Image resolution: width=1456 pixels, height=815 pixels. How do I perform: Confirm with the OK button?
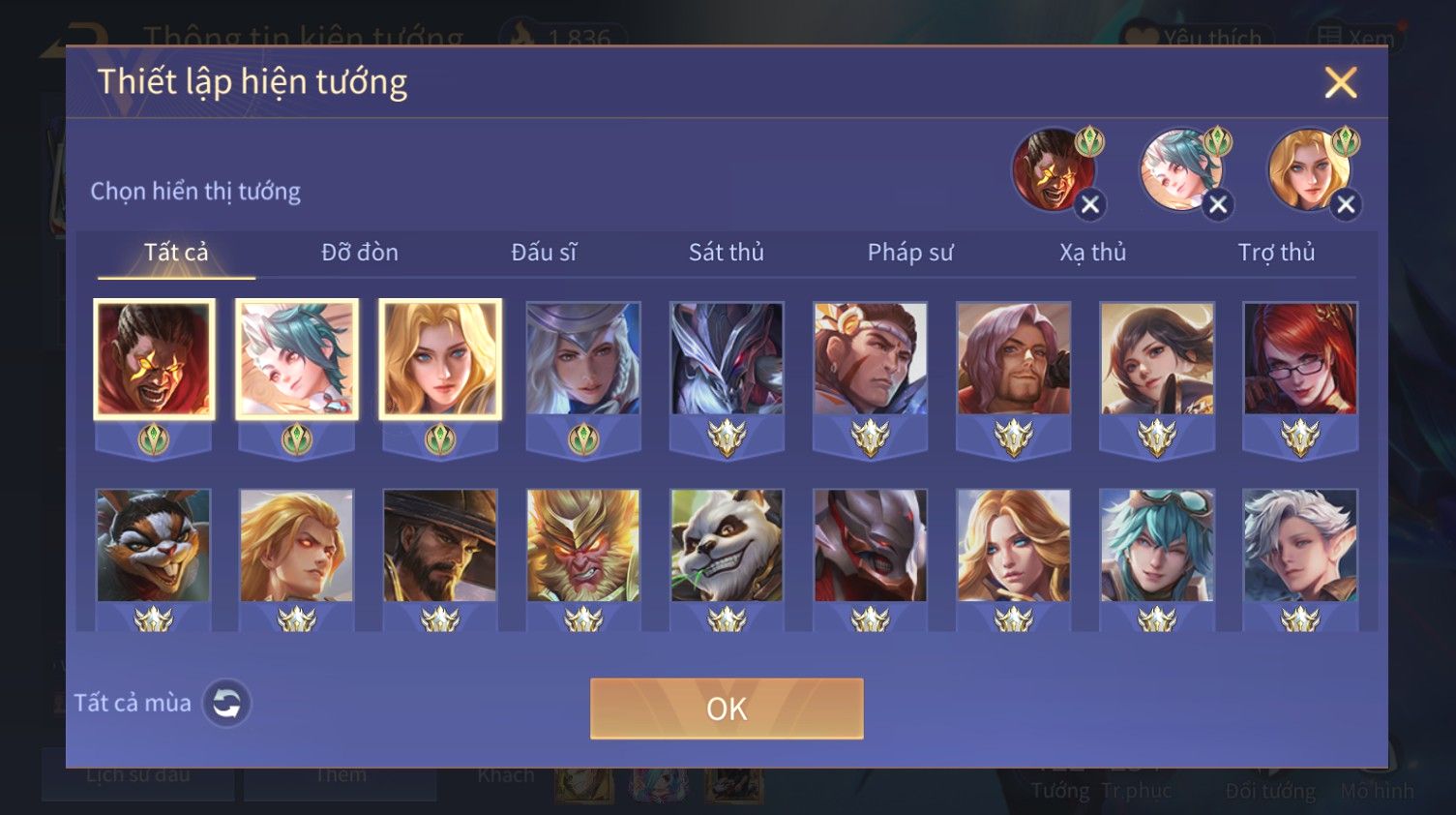coord(727,709)
